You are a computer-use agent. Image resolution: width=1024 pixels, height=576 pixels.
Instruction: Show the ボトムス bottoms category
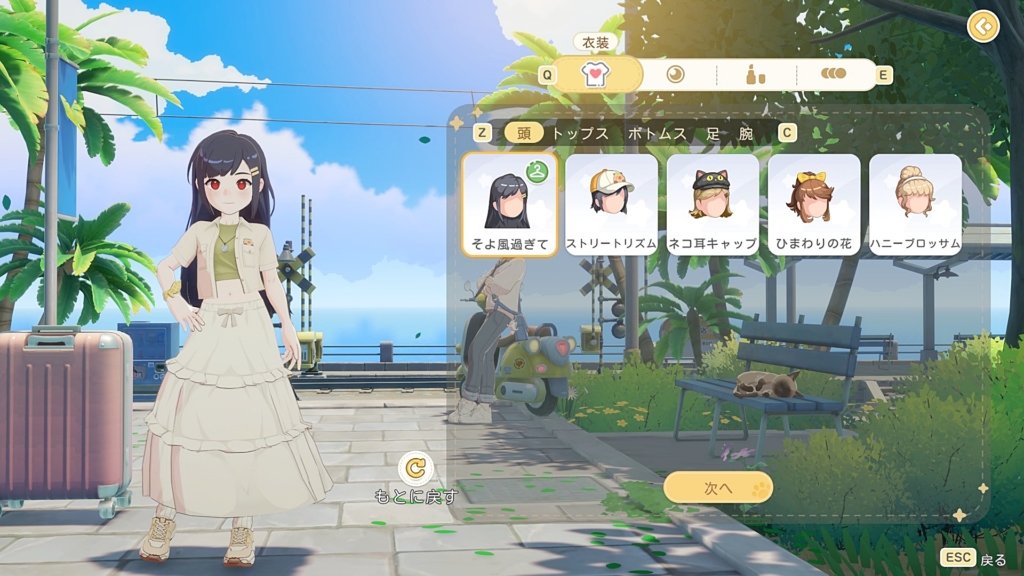coord(657,133)
